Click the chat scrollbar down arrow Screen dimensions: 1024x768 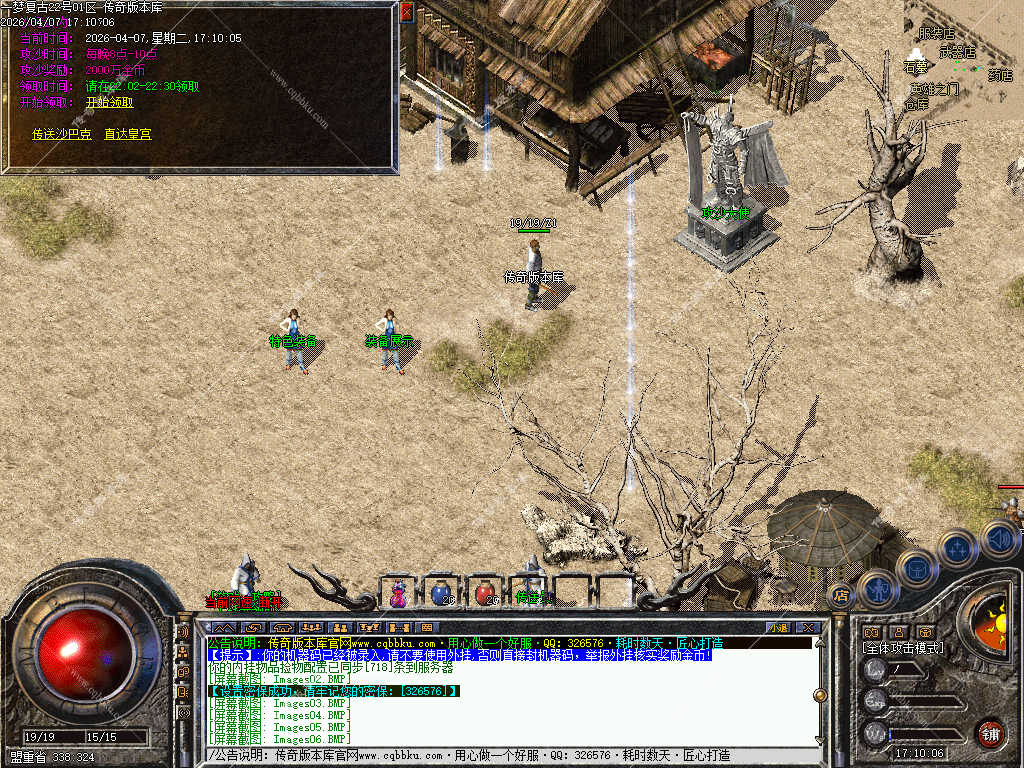820,741
